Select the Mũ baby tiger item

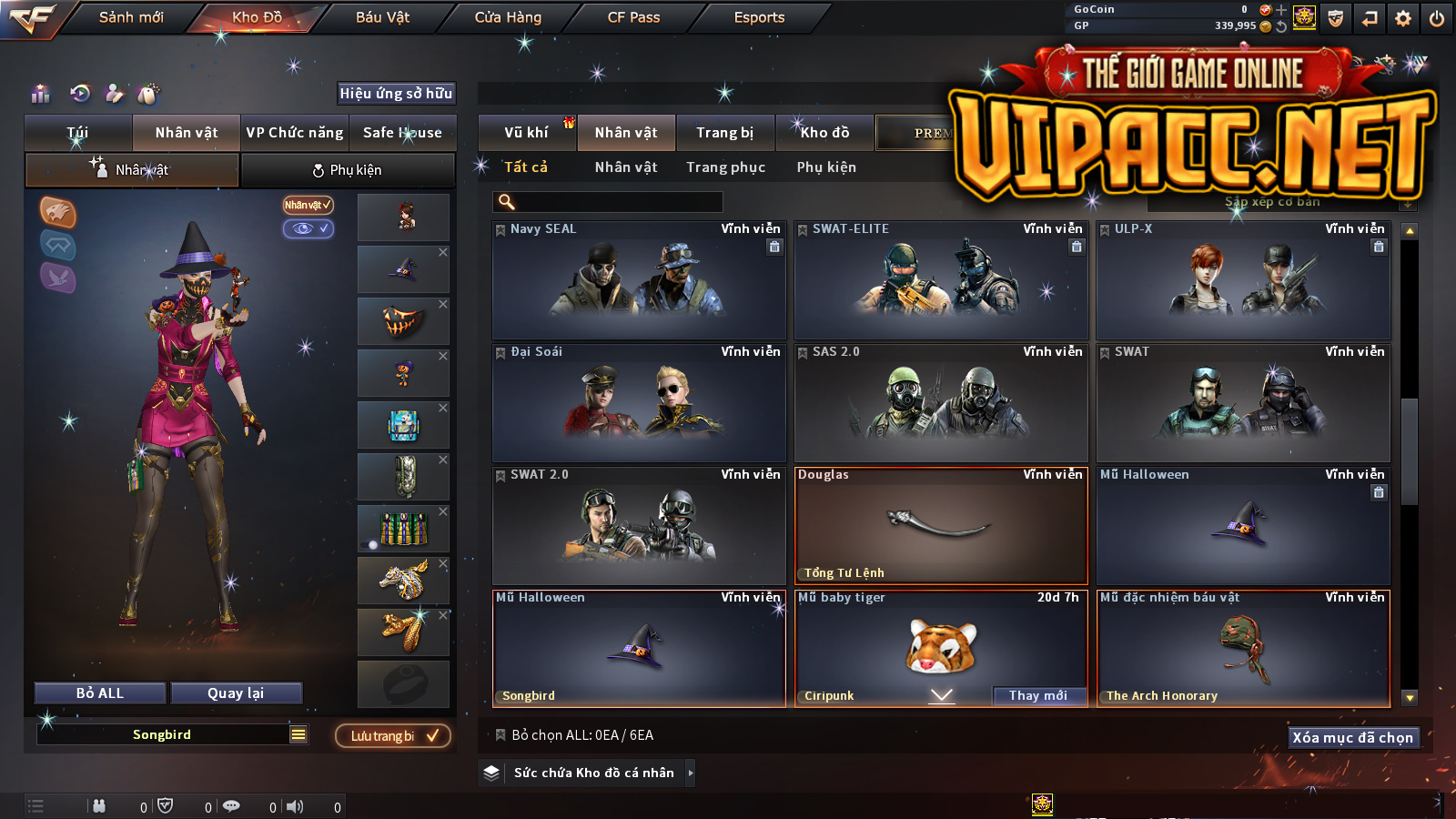pos(941,644)
